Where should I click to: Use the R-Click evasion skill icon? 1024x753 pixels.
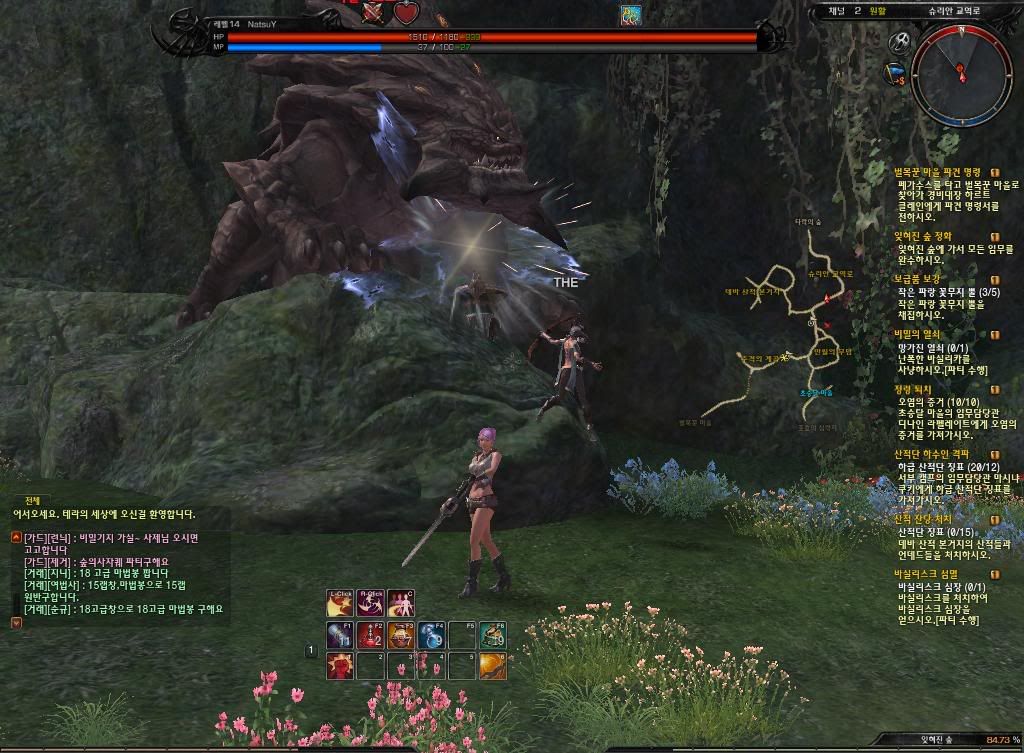(371, 605)
